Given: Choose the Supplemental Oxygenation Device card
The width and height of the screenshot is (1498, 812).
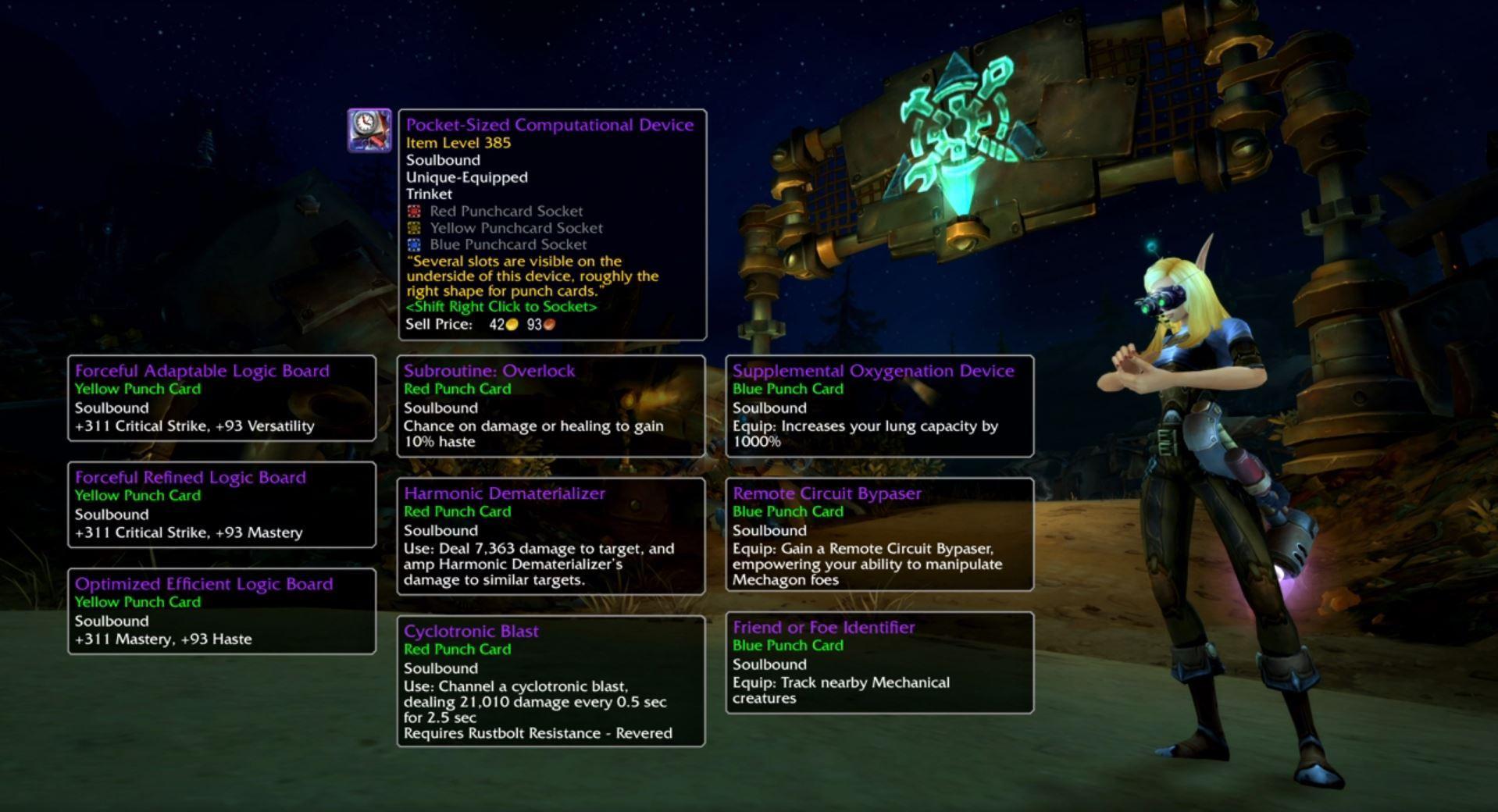Looking at the screenshot, I should coord(879,406).
